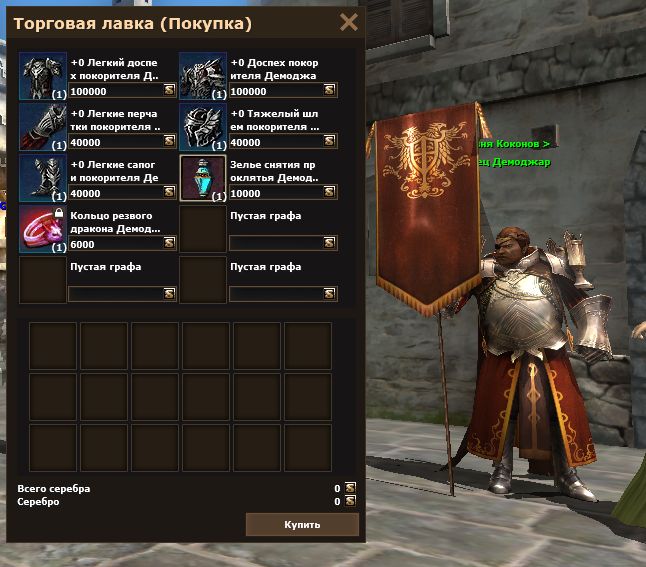Pick the Легкие перчатки покорителя gloves
The width and height of the screenshot is (646, 567).
(43, 127)
